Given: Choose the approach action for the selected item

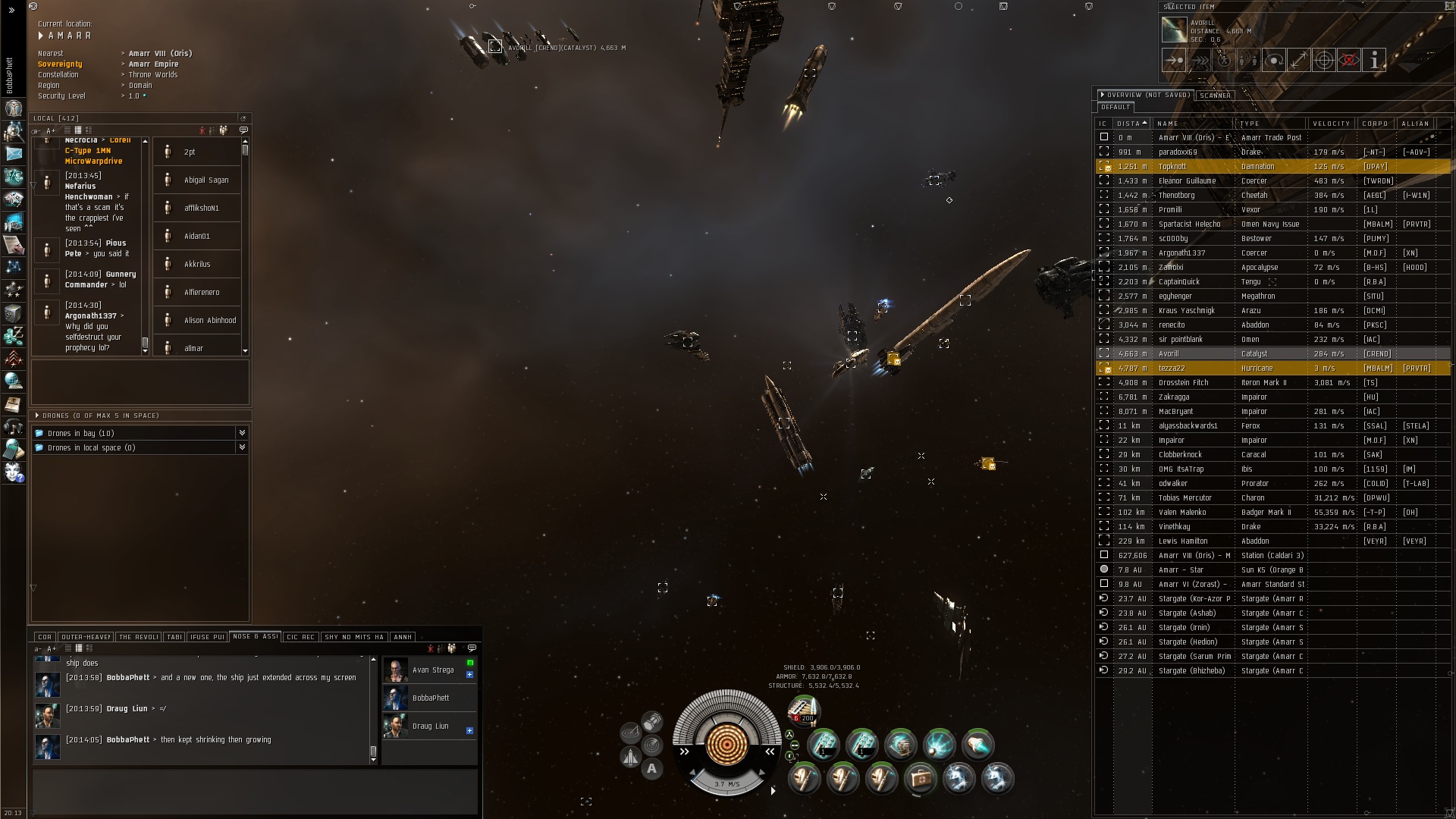Looking at the screenshot, I should point(1173,60).
